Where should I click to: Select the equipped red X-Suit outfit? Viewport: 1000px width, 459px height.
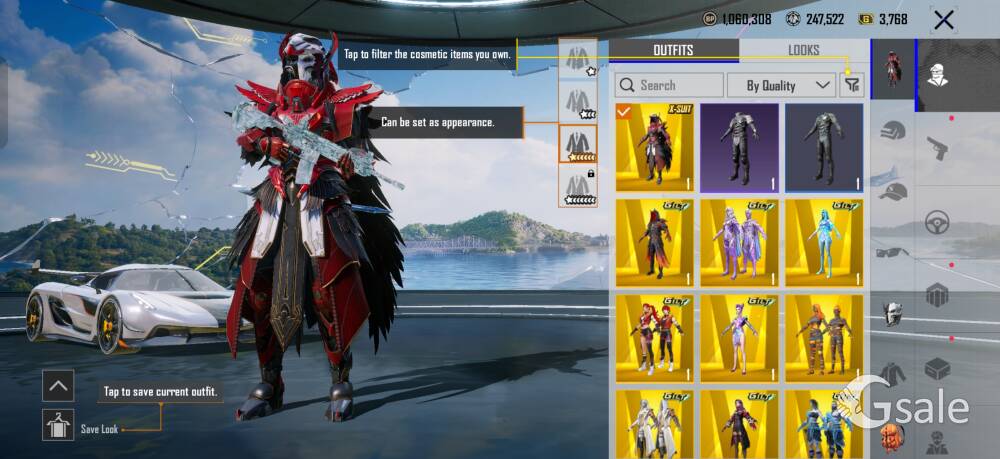[x=655, y=147]
